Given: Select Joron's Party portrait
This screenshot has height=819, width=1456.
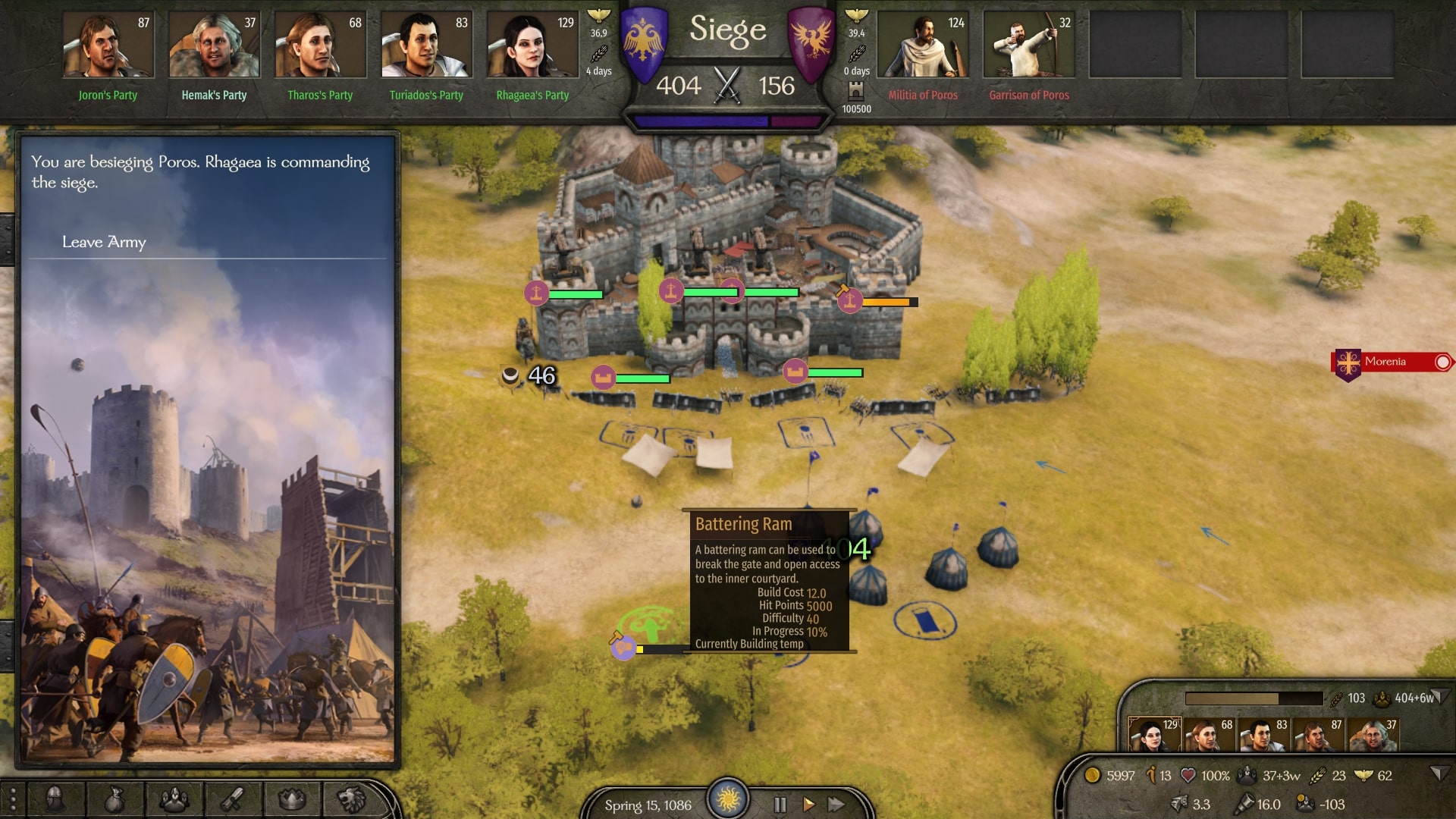Looking at the screenshot, I should click(x=108, y=46).
